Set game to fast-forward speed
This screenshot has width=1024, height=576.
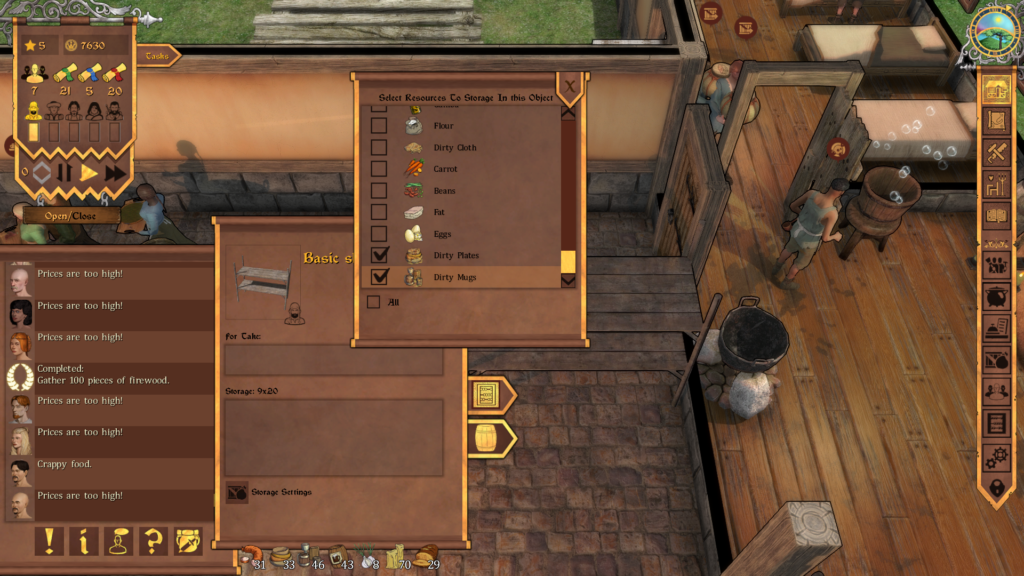116,172
